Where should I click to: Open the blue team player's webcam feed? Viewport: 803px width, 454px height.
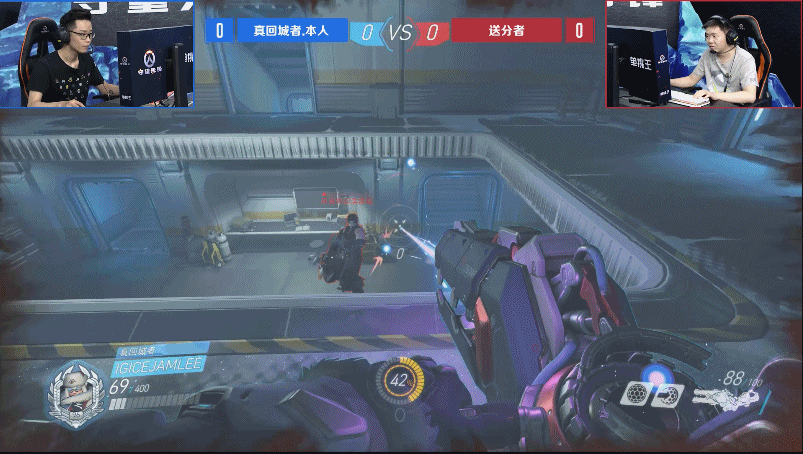pos(96,53)
